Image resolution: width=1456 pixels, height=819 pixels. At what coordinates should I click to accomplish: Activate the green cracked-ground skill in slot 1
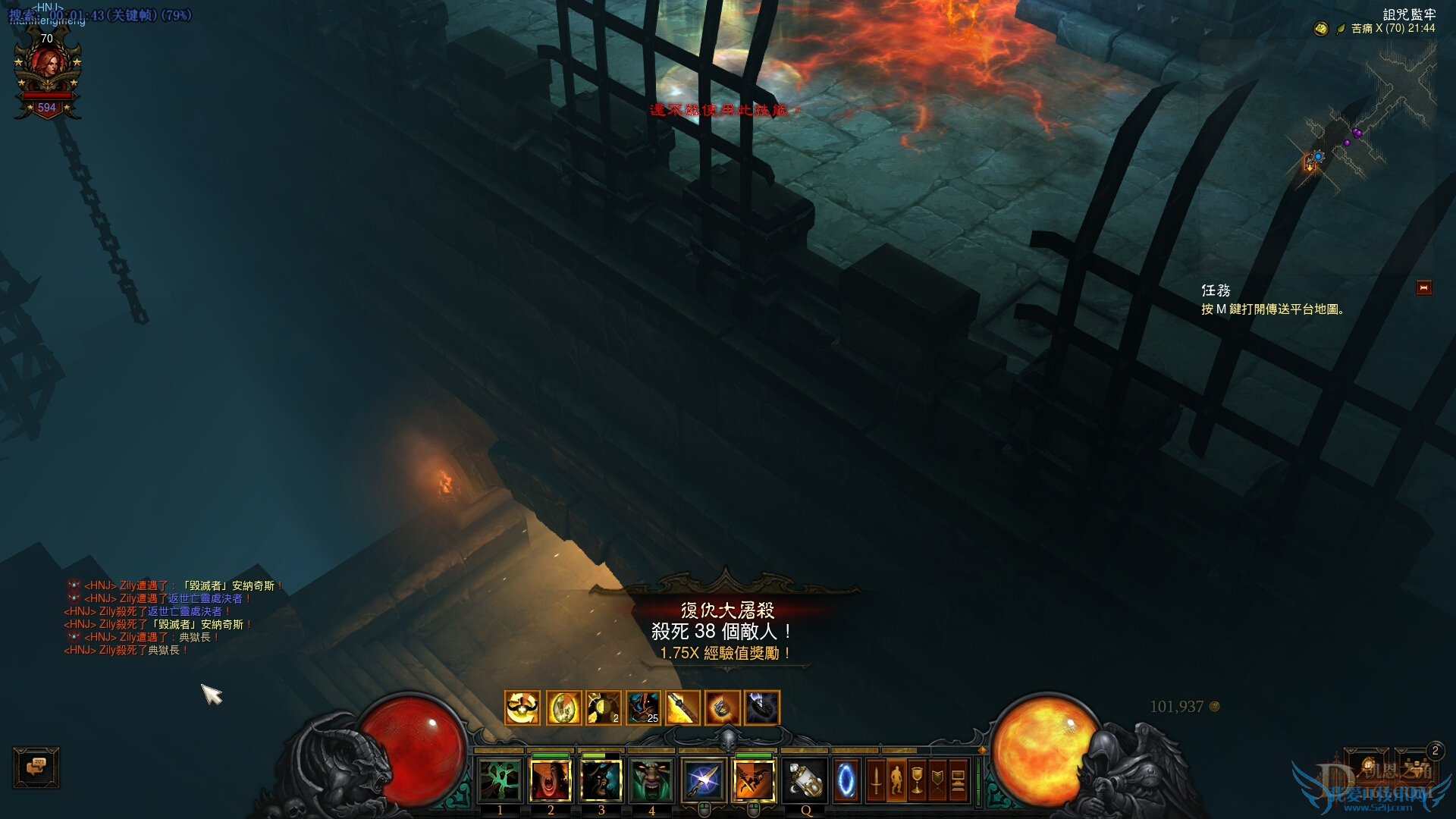[500, 780]
